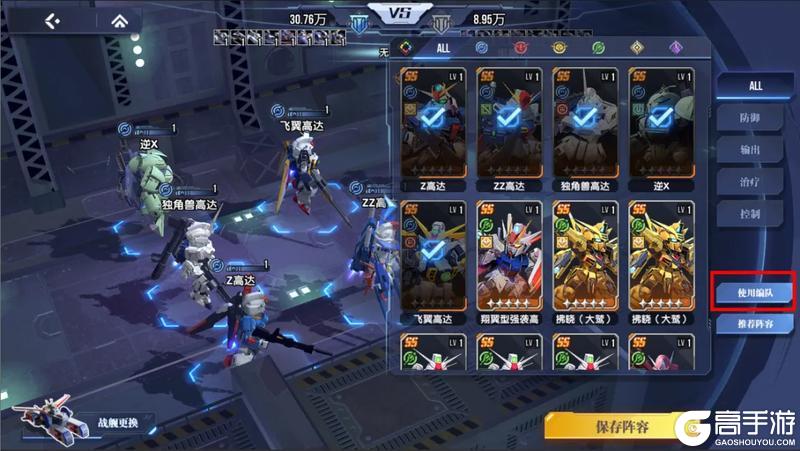Filter units by the blue attribute icon
This screenshot has width=800, height=451.
coord(482,48)
